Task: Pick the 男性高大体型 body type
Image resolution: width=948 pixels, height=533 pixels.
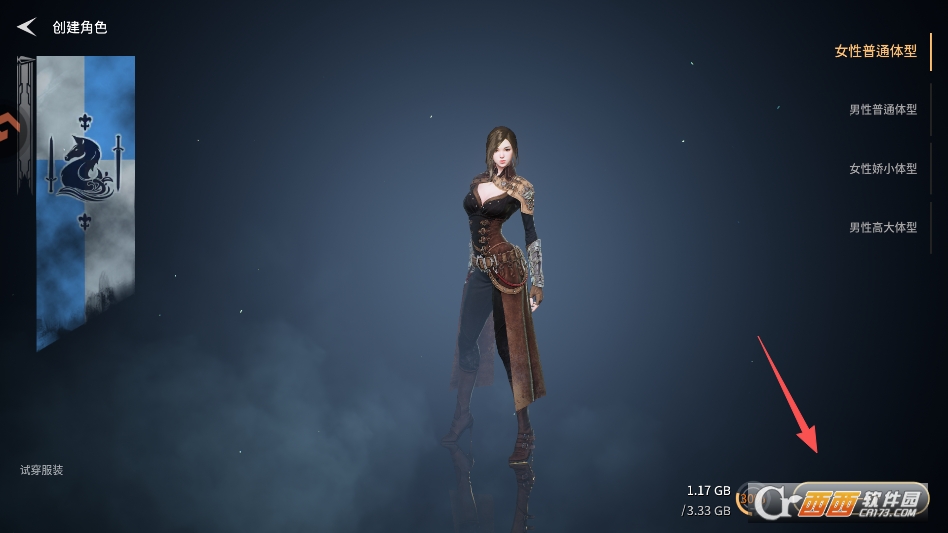Action: 882,228
